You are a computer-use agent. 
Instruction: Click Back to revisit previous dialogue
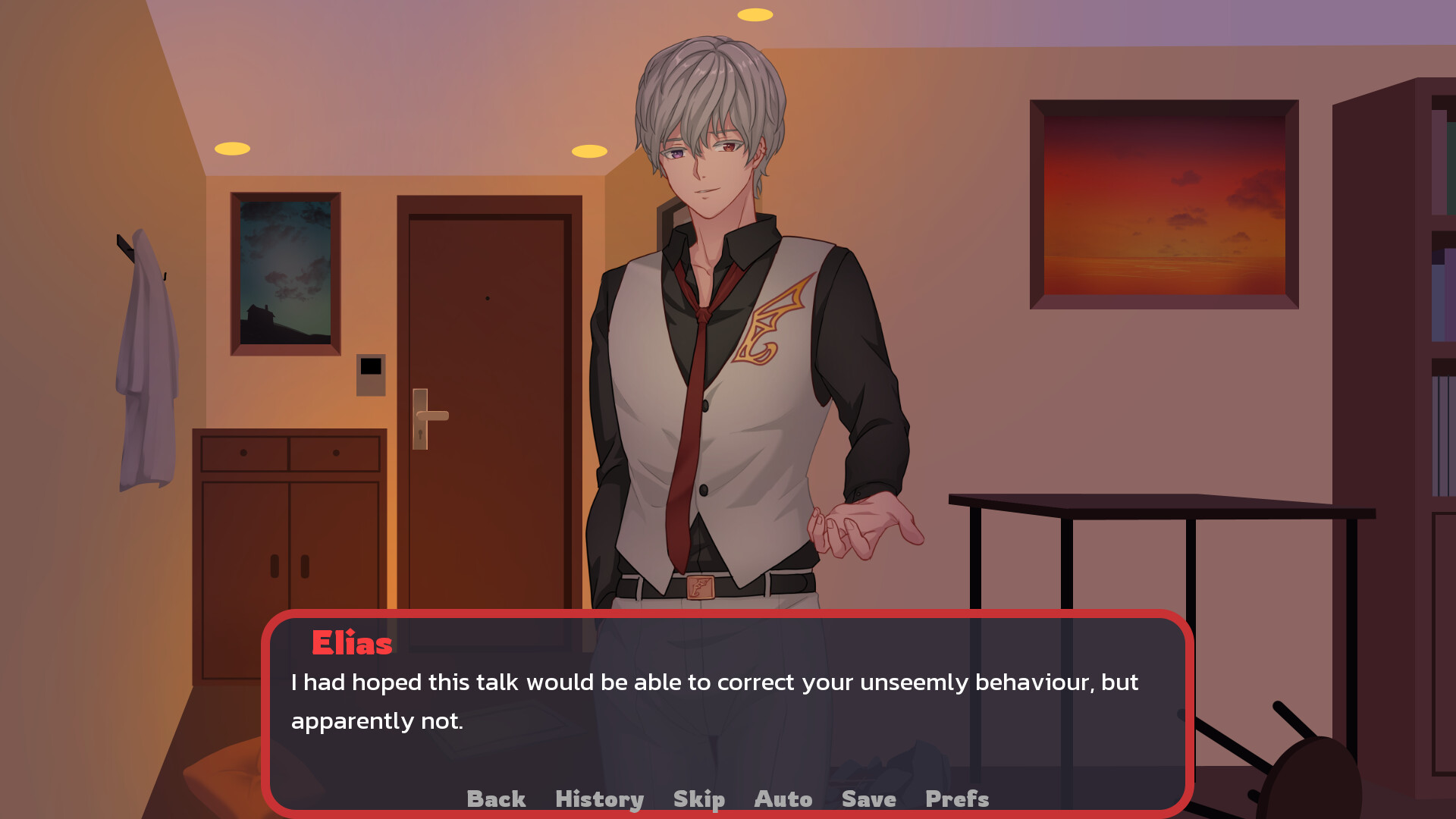click(496, 799)
